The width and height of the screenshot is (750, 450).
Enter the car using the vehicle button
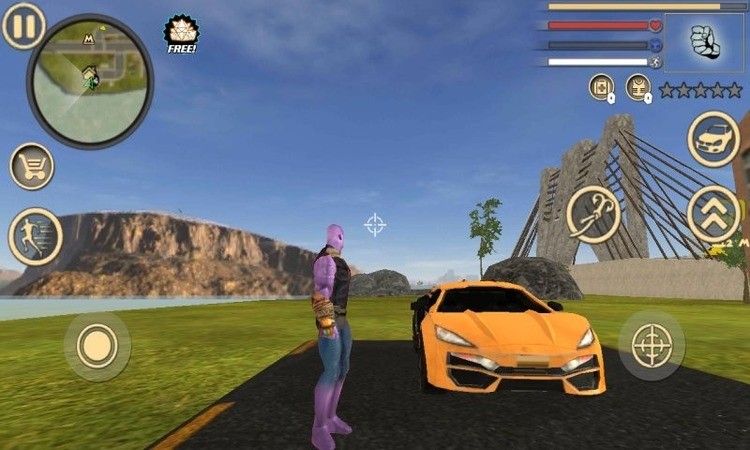[x=714, y=139]
